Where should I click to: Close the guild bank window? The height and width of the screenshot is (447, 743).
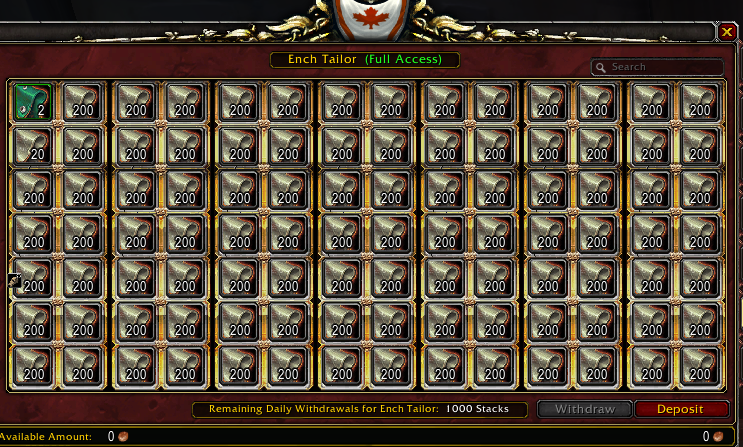pos(726,32)
